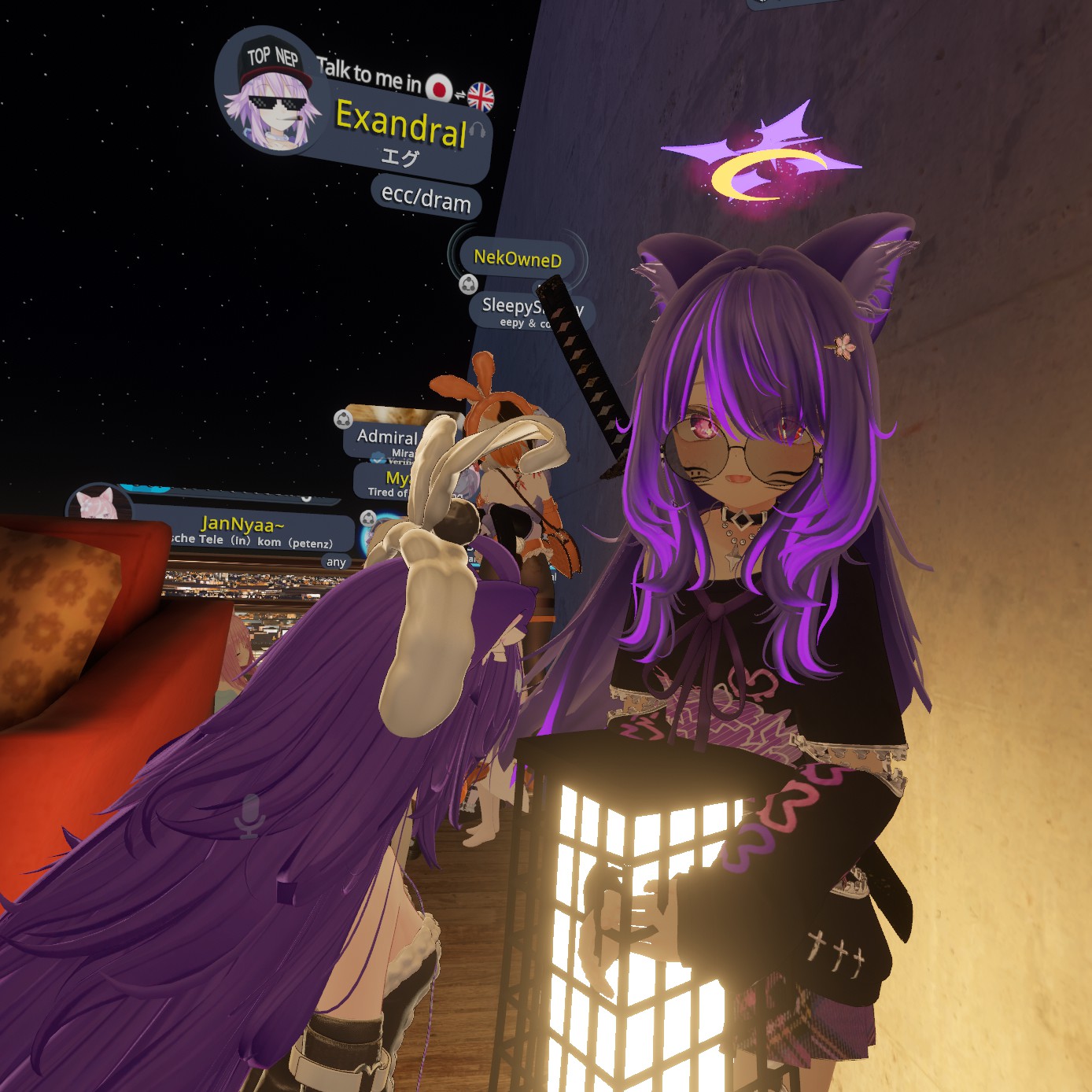
Task: Click JanNyaa~'s pink cat profile thumbnail
Action: tap(98, 504)
